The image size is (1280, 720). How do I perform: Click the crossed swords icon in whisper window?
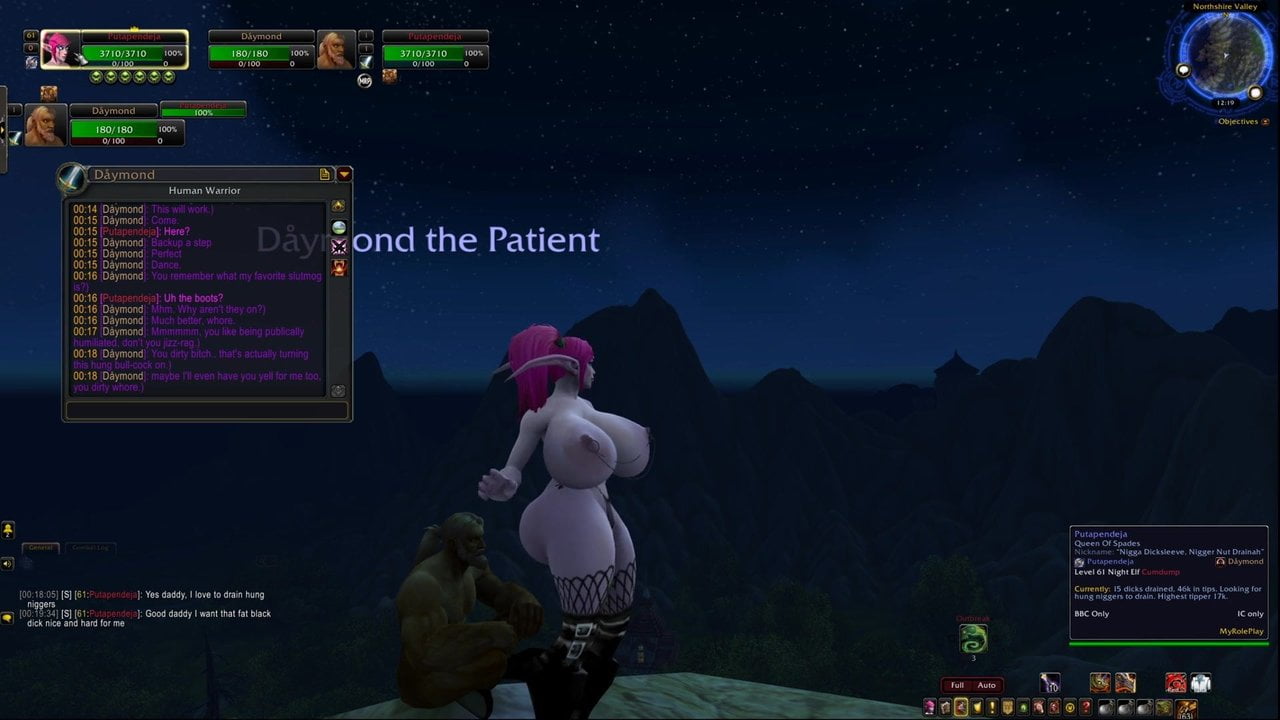(339, 246)
